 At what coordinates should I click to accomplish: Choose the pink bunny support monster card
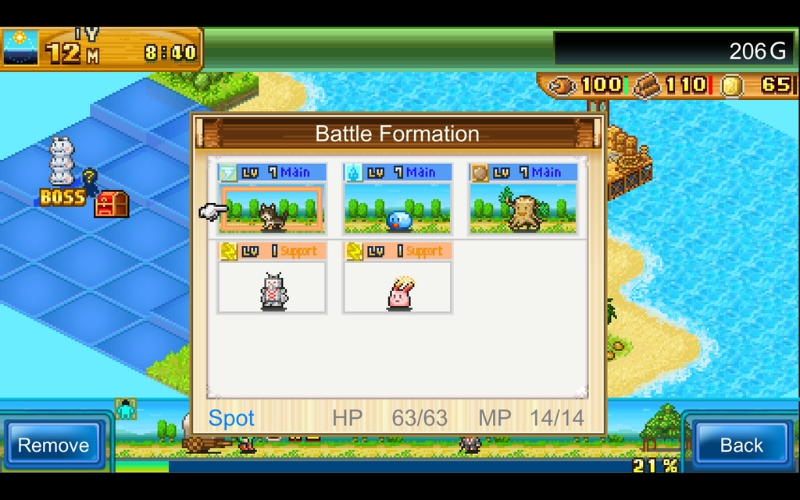(x=397, y=279)
